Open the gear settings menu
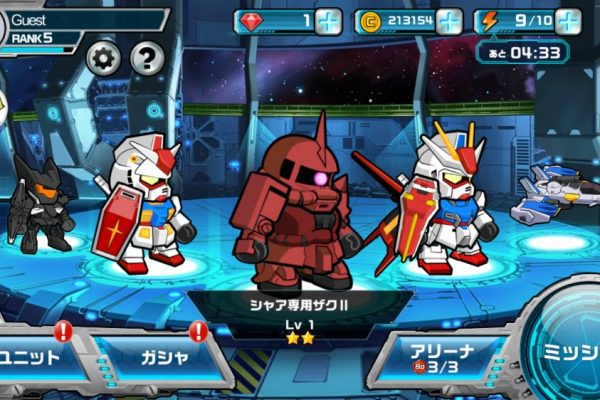 coord(103,59)
